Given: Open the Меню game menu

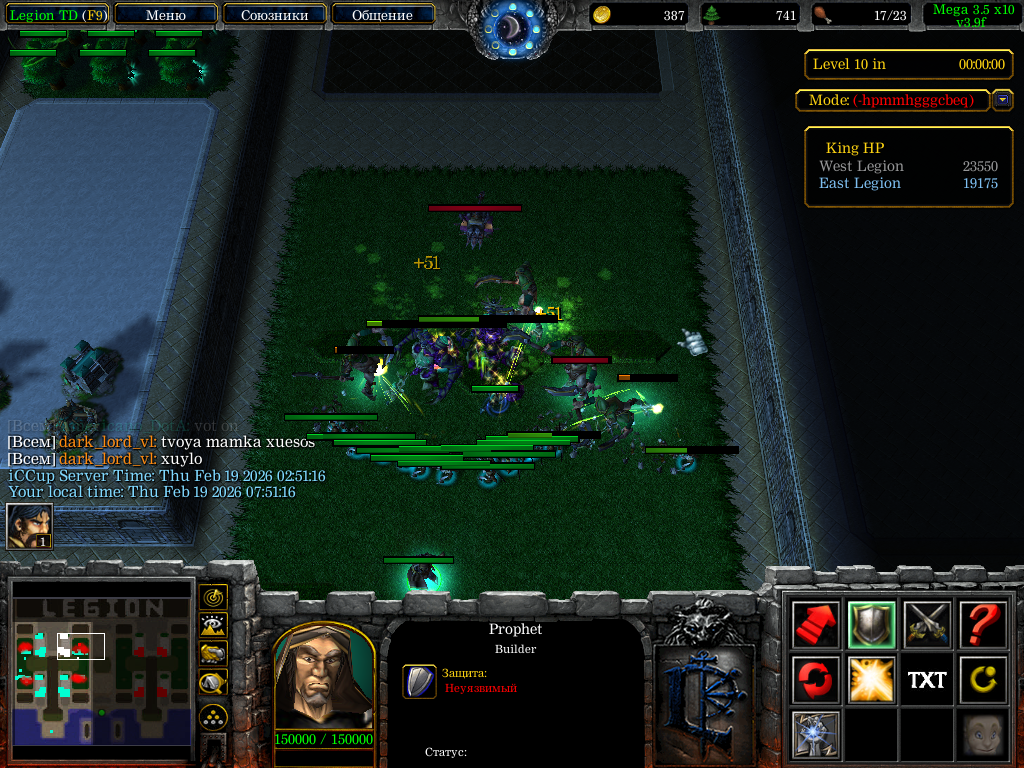Looking at the screenshot, I should (x=166, y=15).
